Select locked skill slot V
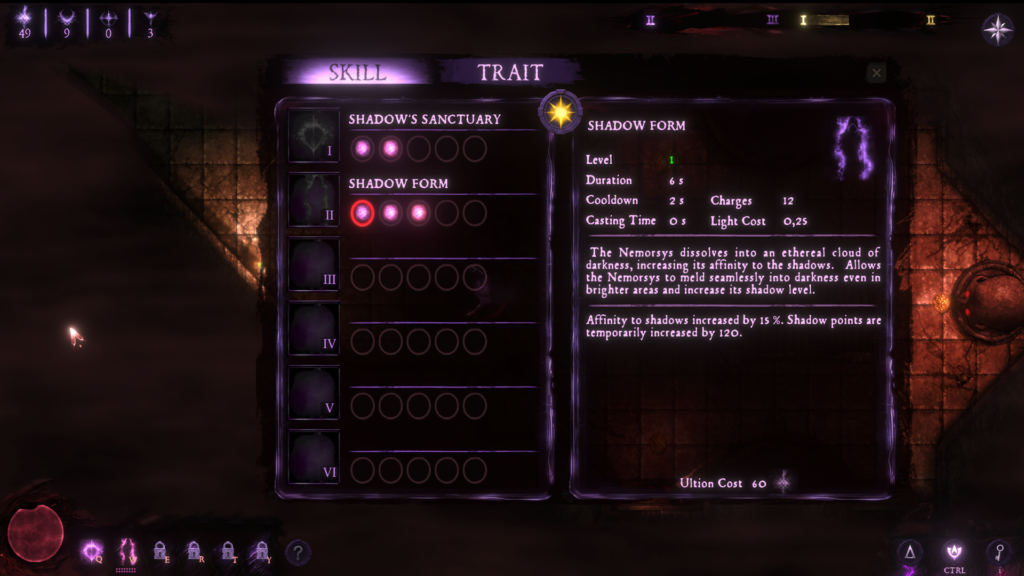Image resolution: width=1024 pixels, height=576 pixels. pyautogui.click(x=314, y=392)
